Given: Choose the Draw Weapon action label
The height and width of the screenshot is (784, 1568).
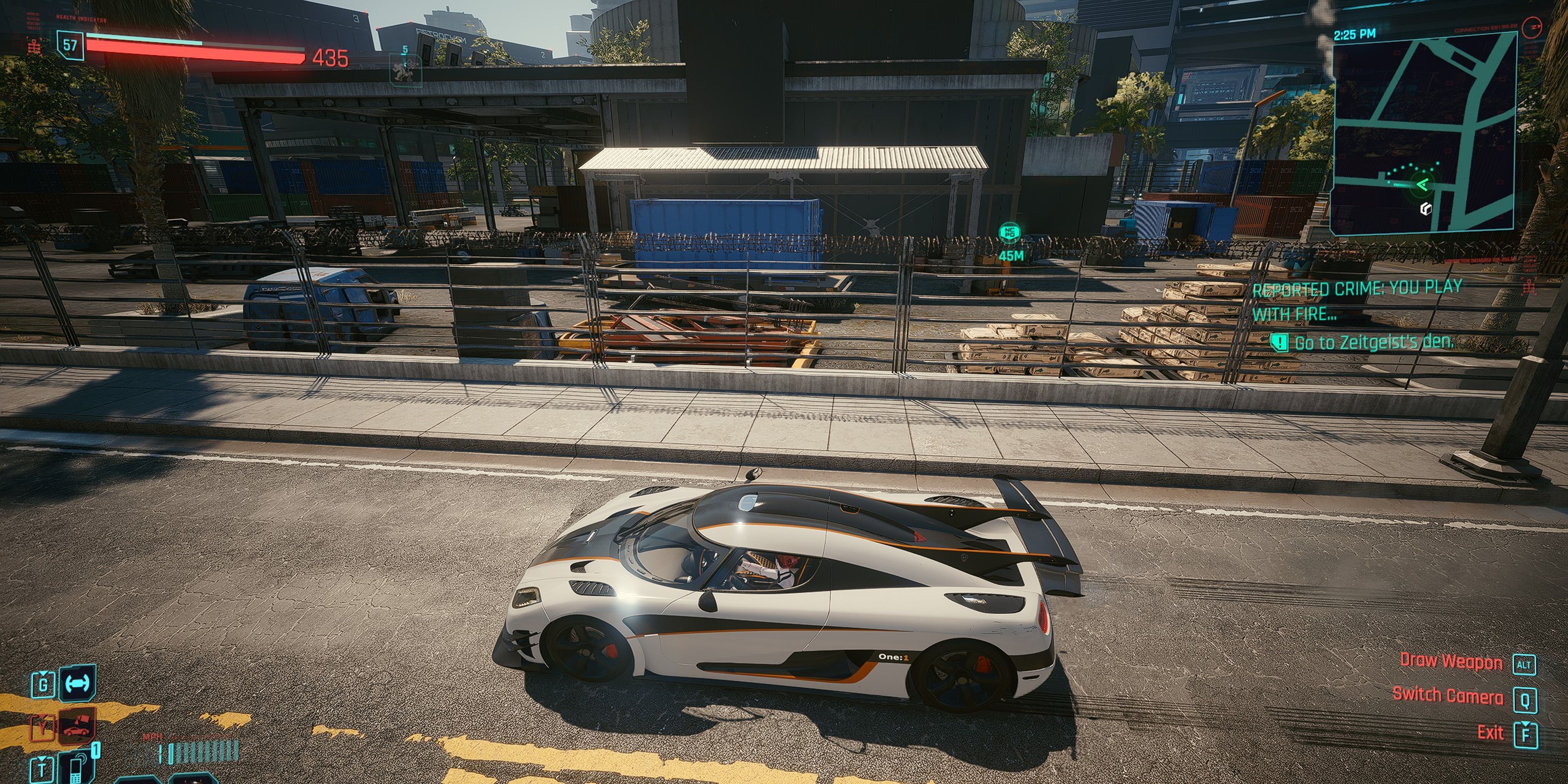Looking at the screenshot, I should click(x=1450, y=661).
